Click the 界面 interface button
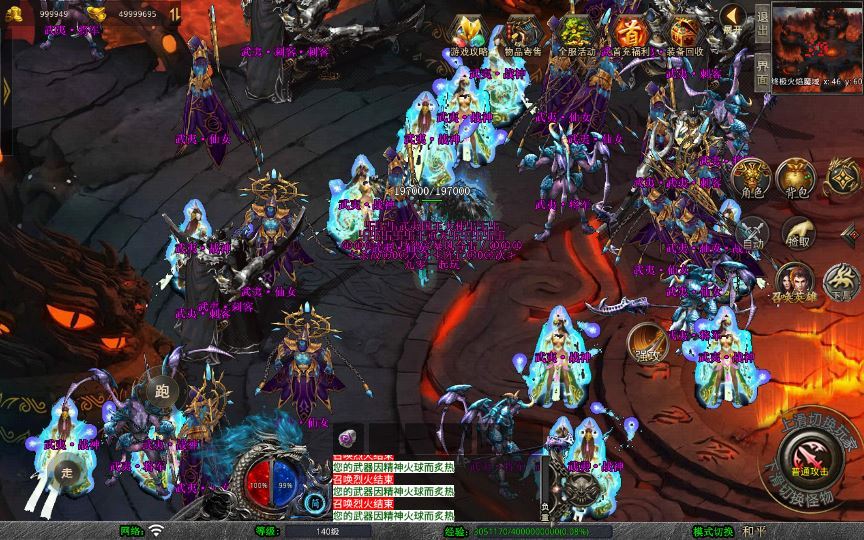This screenshot has height=540, width=864. point(763,72)
